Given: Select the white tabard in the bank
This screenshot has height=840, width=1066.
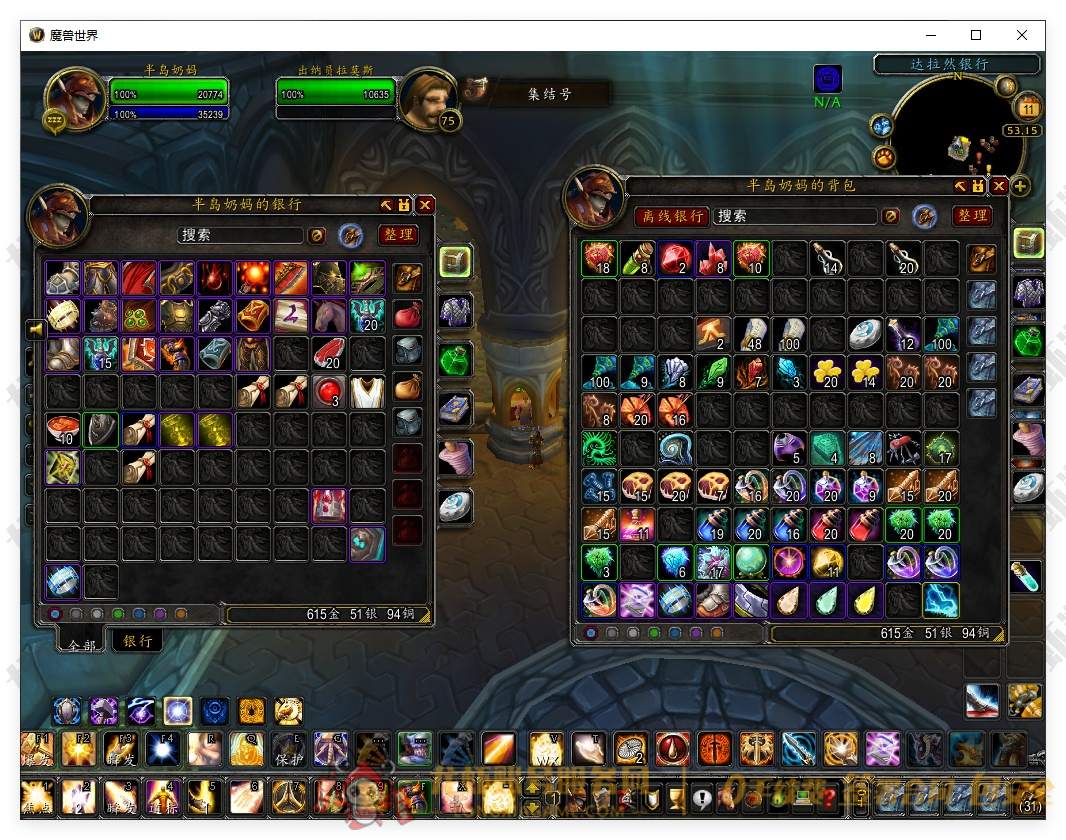Looking at the screenshot, I should tap(367, 391).
